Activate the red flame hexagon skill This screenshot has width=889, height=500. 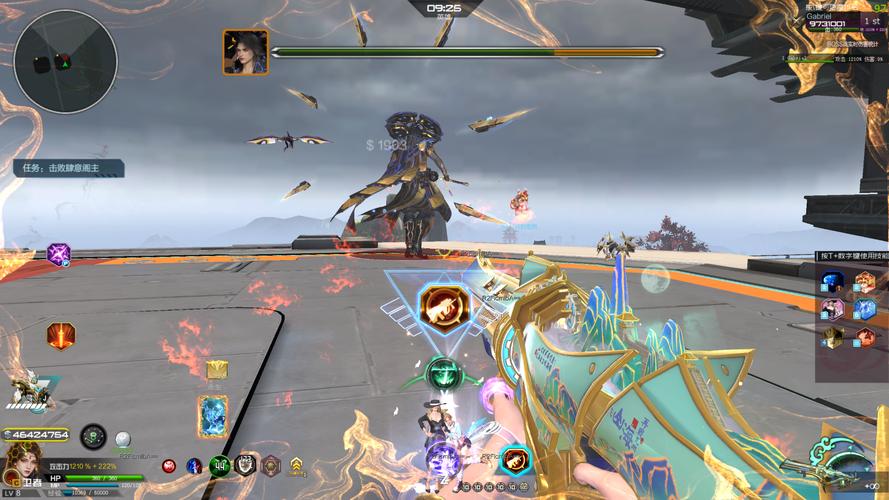tap(61, 335)
